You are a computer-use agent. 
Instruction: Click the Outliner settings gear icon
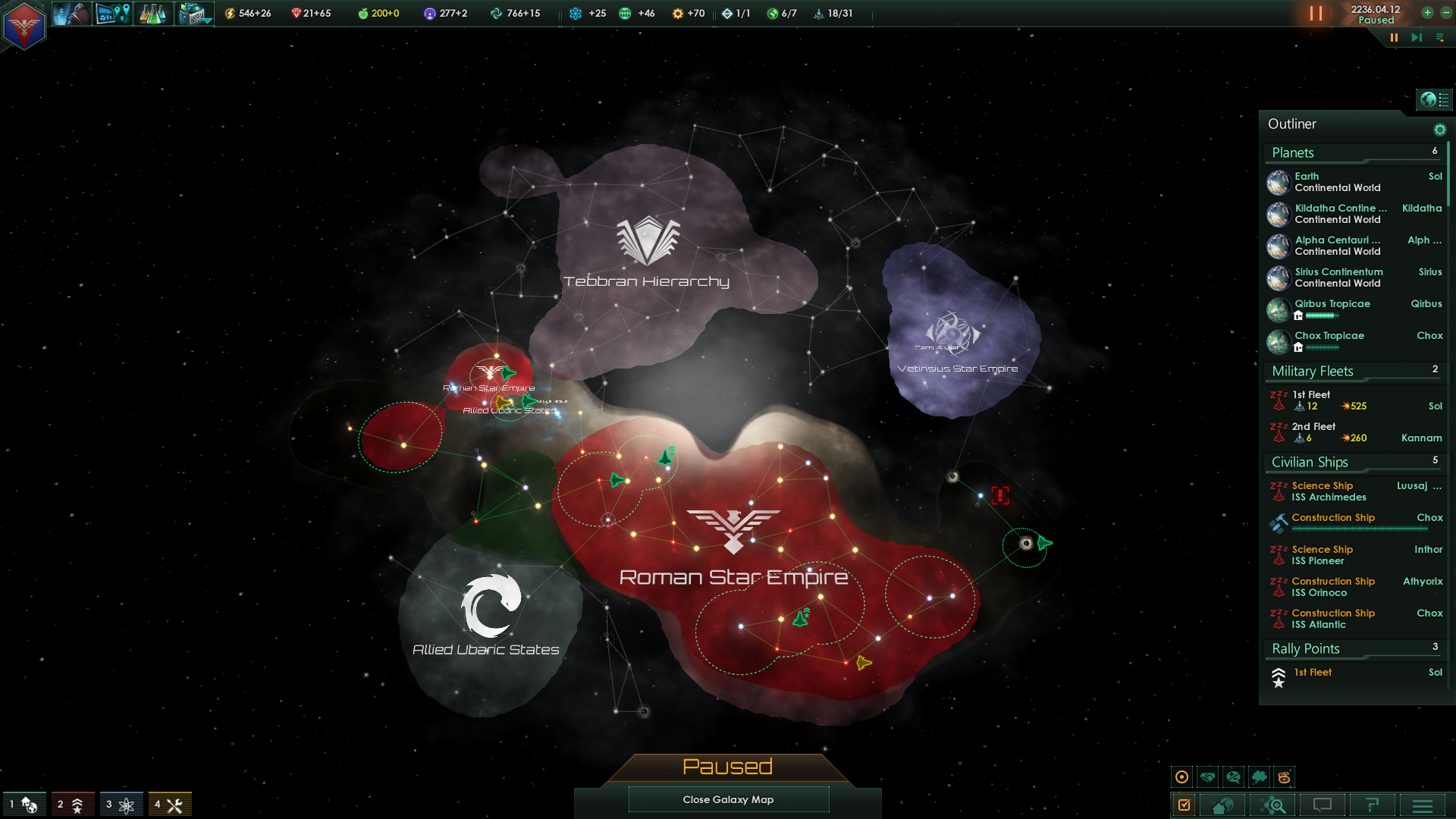pos(1440,129)
